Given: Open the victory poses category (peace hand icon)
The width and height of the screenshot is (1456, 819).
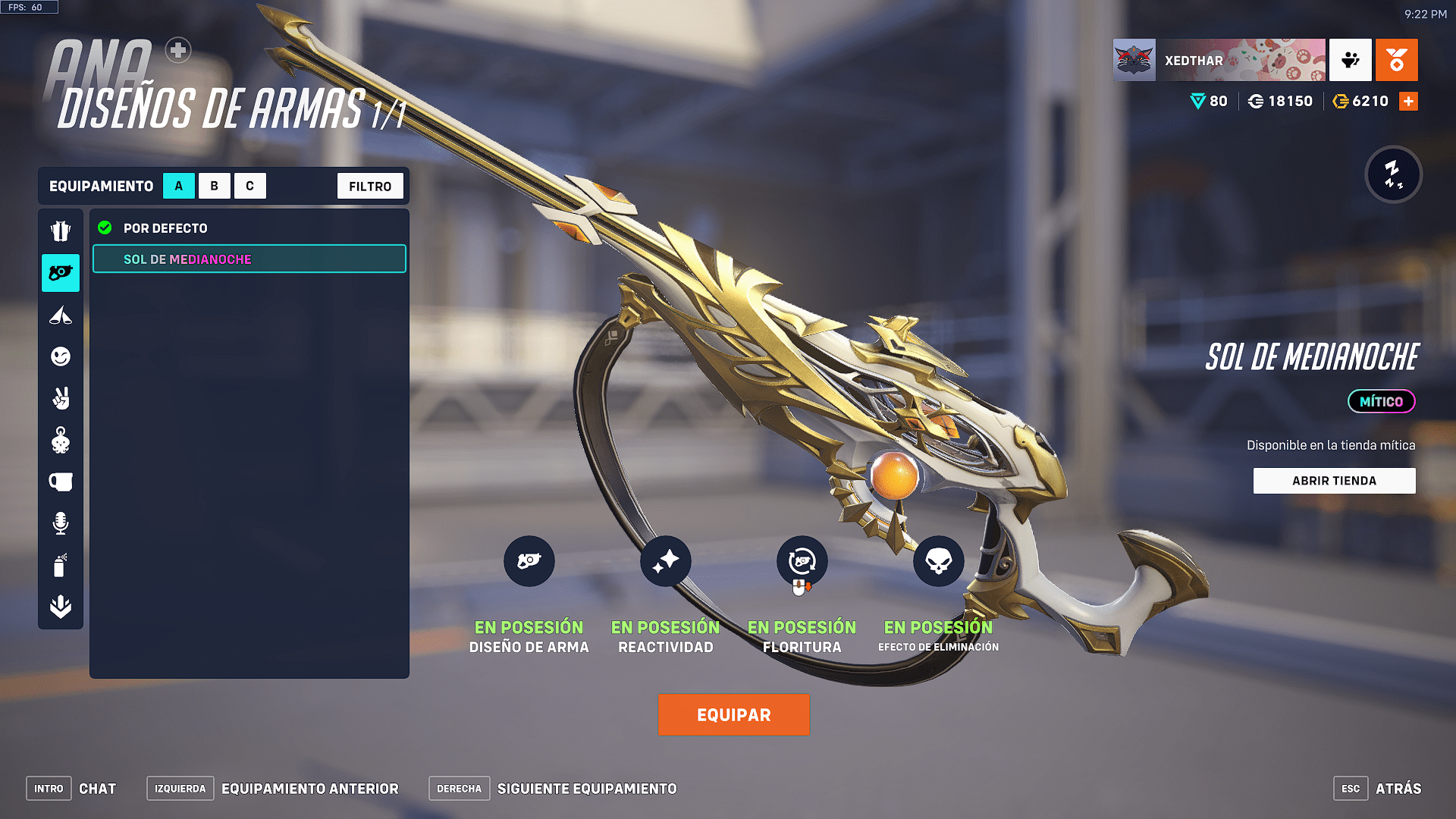Looking at the screenshot, I should pyautogui.click(x=61, y=398).
